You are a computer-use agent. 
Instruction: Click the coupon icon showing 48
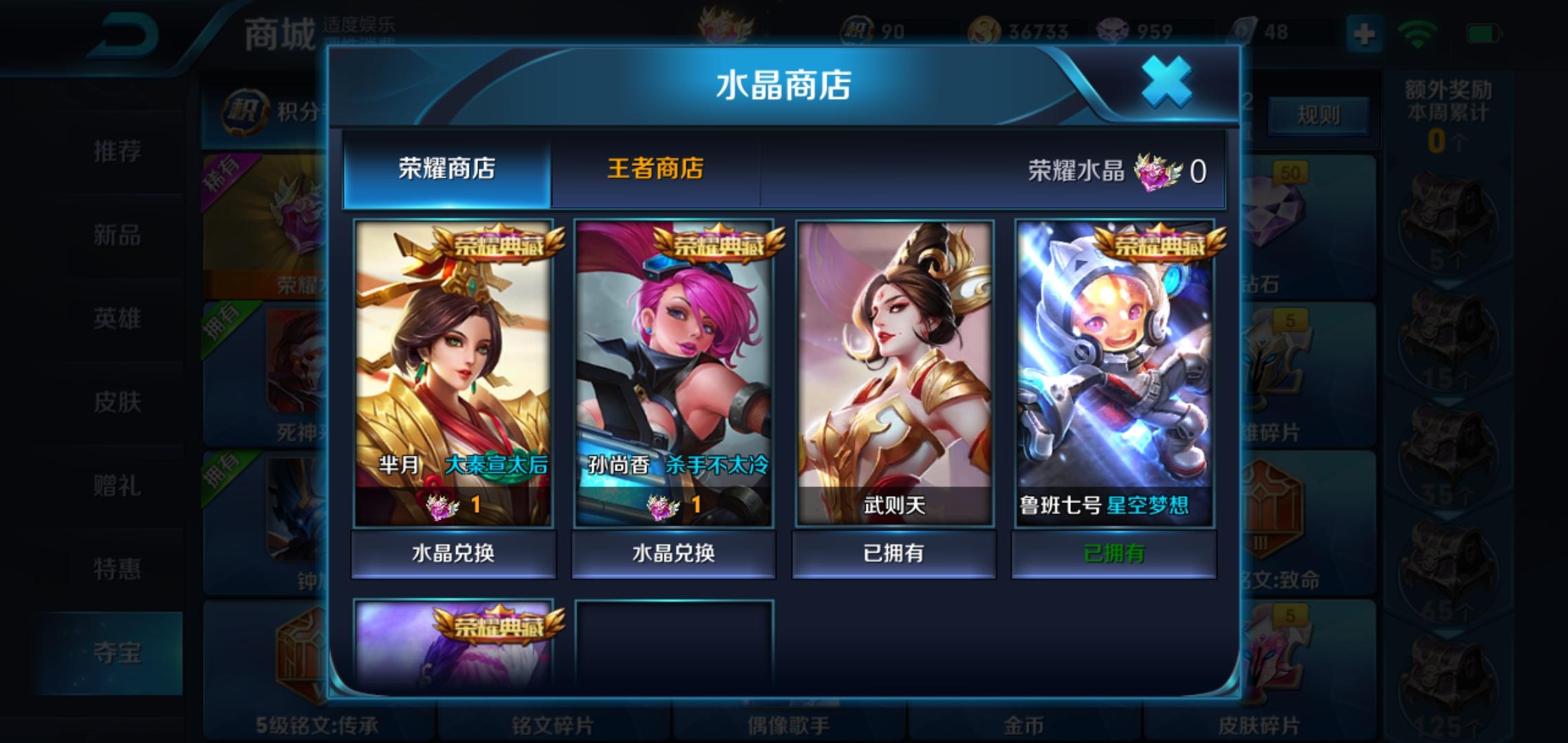1243,29
